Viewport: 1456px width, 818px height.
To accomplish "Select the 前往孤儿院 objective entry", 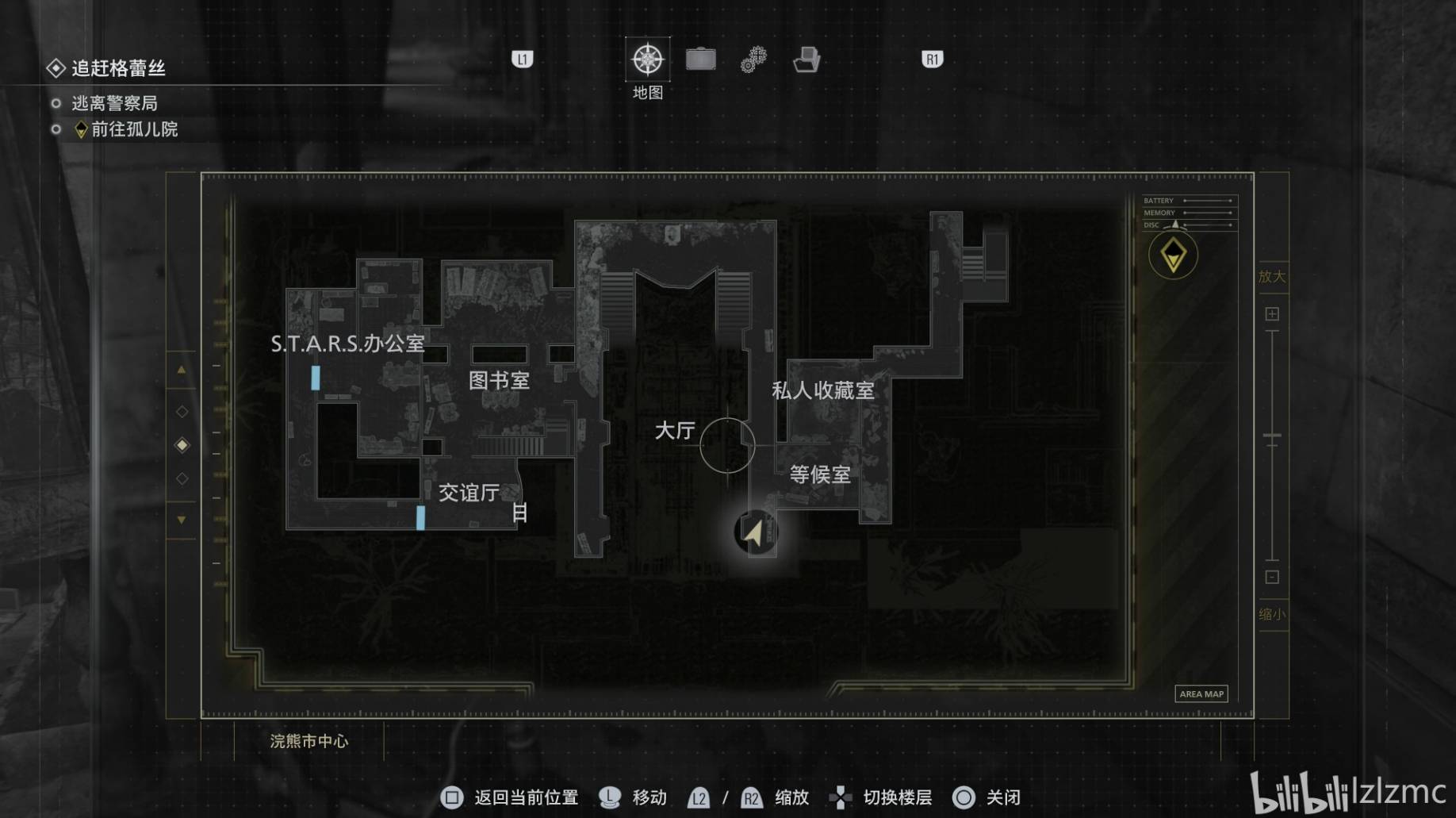I will click(x=134, y=129).
